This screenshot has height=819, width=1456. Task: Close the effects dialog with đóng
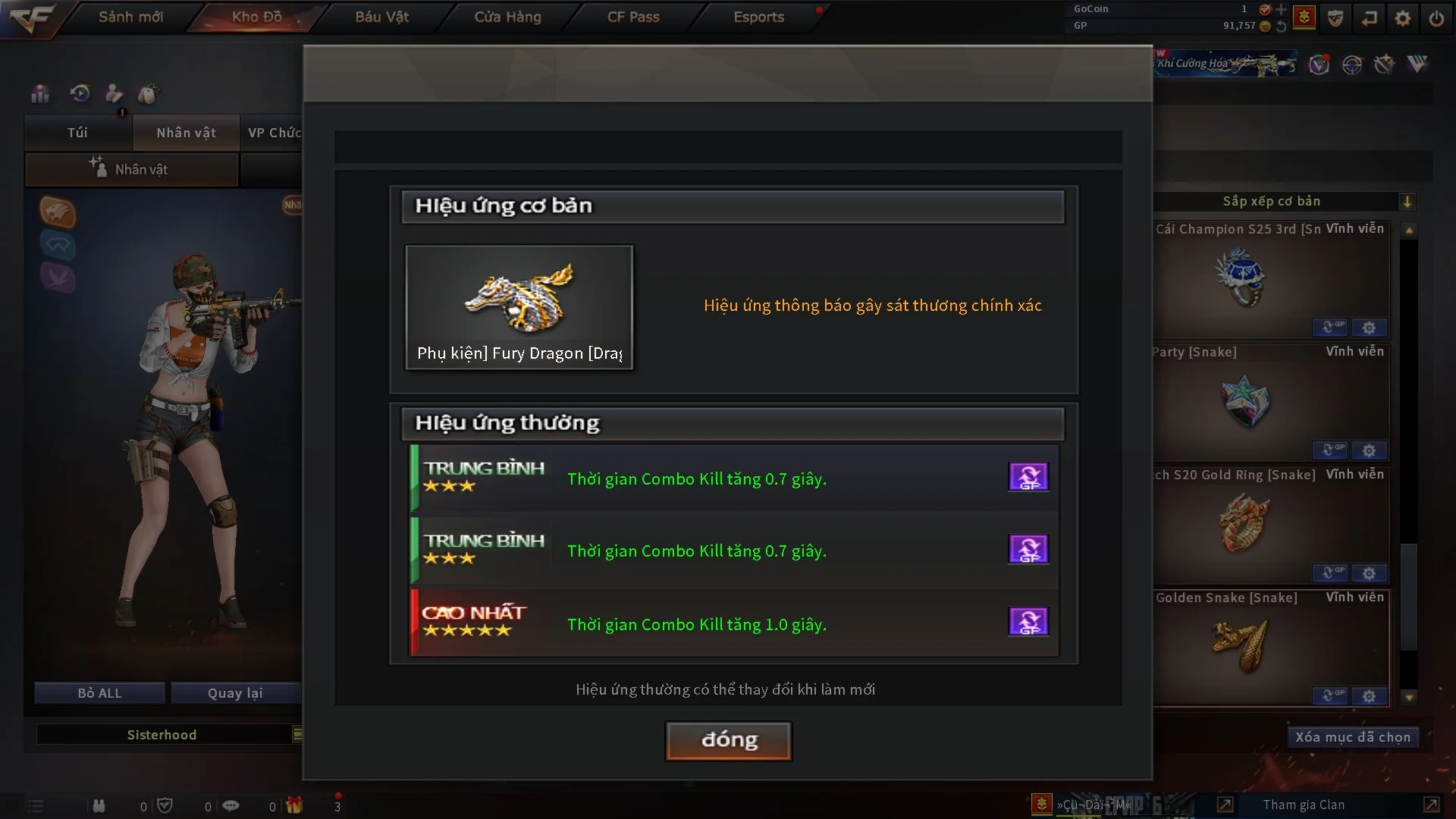pos(729,740)
